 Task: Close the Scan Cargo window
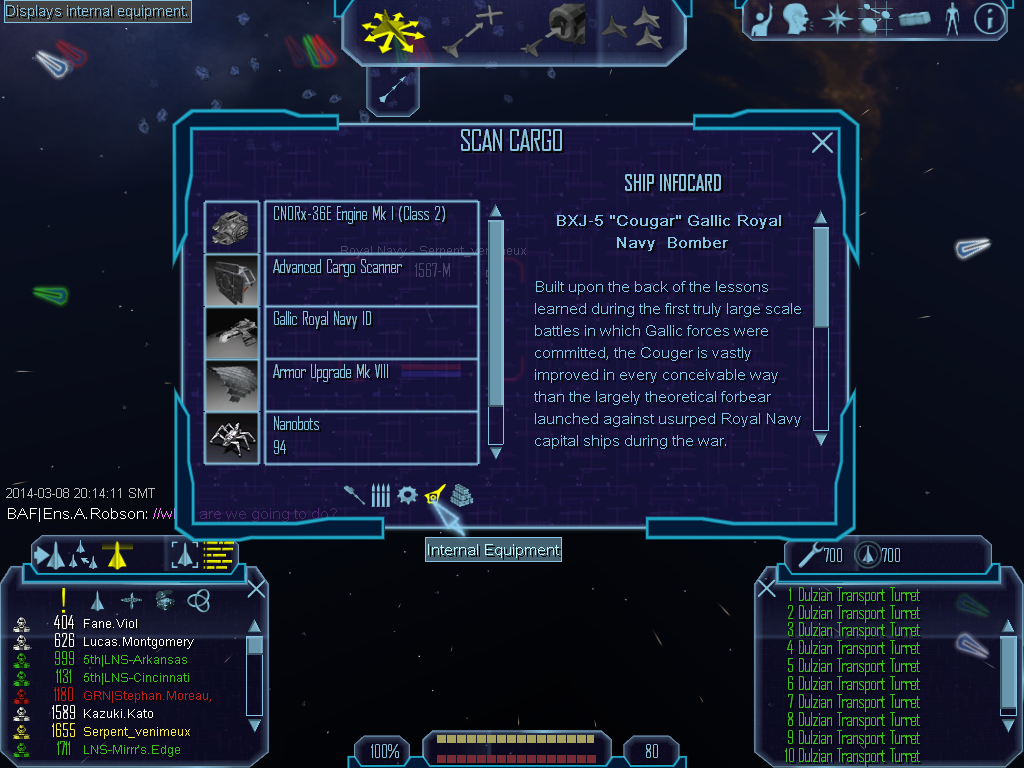click(x=822, y=143)
